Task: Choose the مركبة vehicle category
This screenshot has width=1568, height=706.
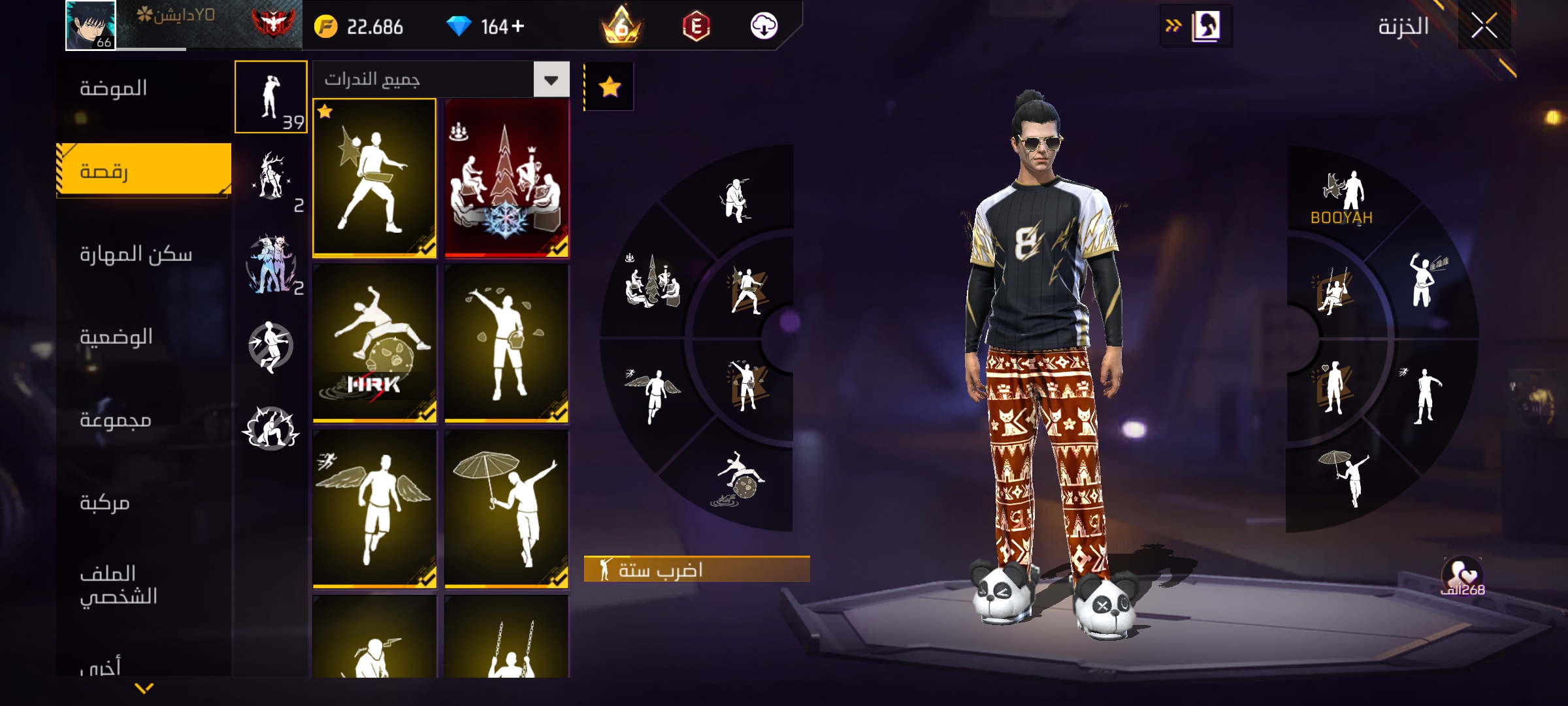Action: (105, 503)
